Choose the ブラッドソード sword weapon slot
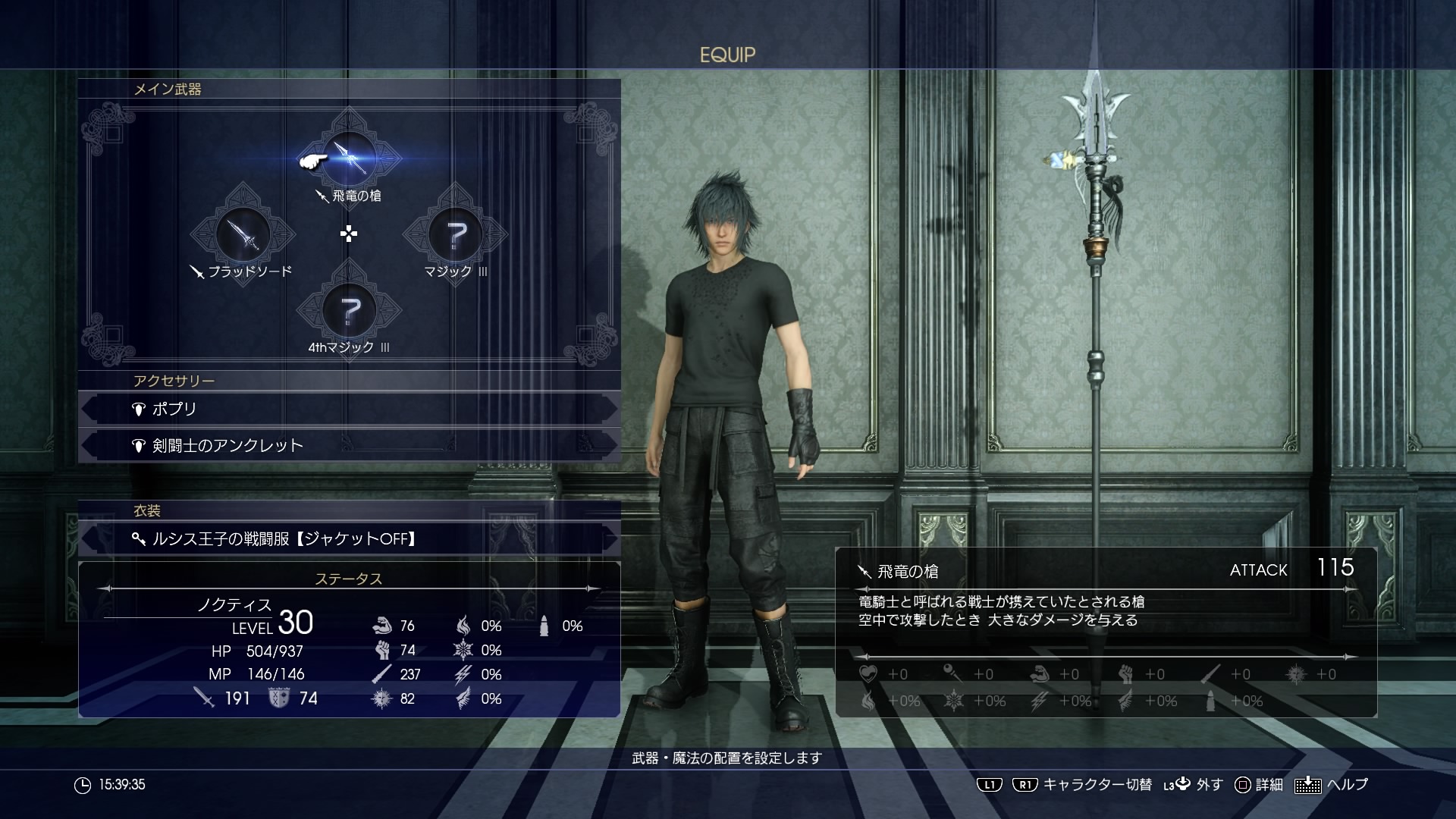 point(243,234)
